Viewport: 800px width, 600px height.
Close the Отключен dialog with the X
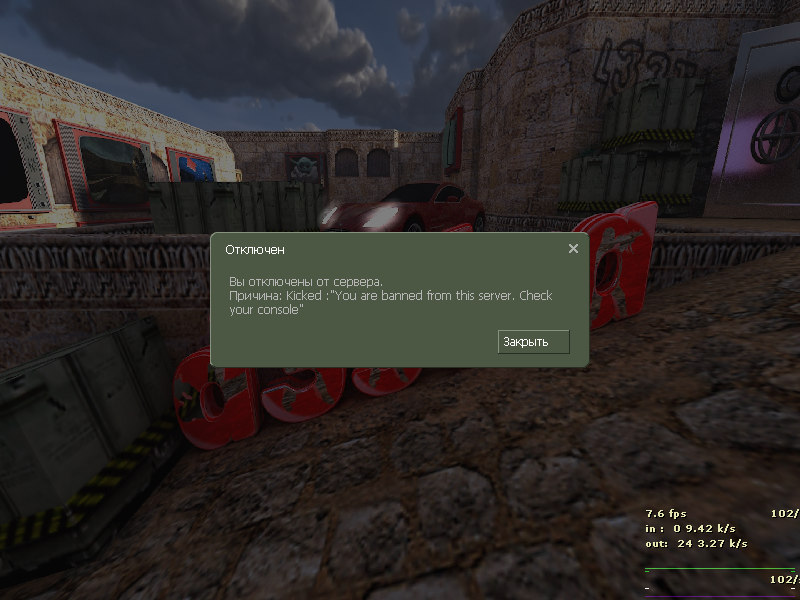(x=573, y=249)
